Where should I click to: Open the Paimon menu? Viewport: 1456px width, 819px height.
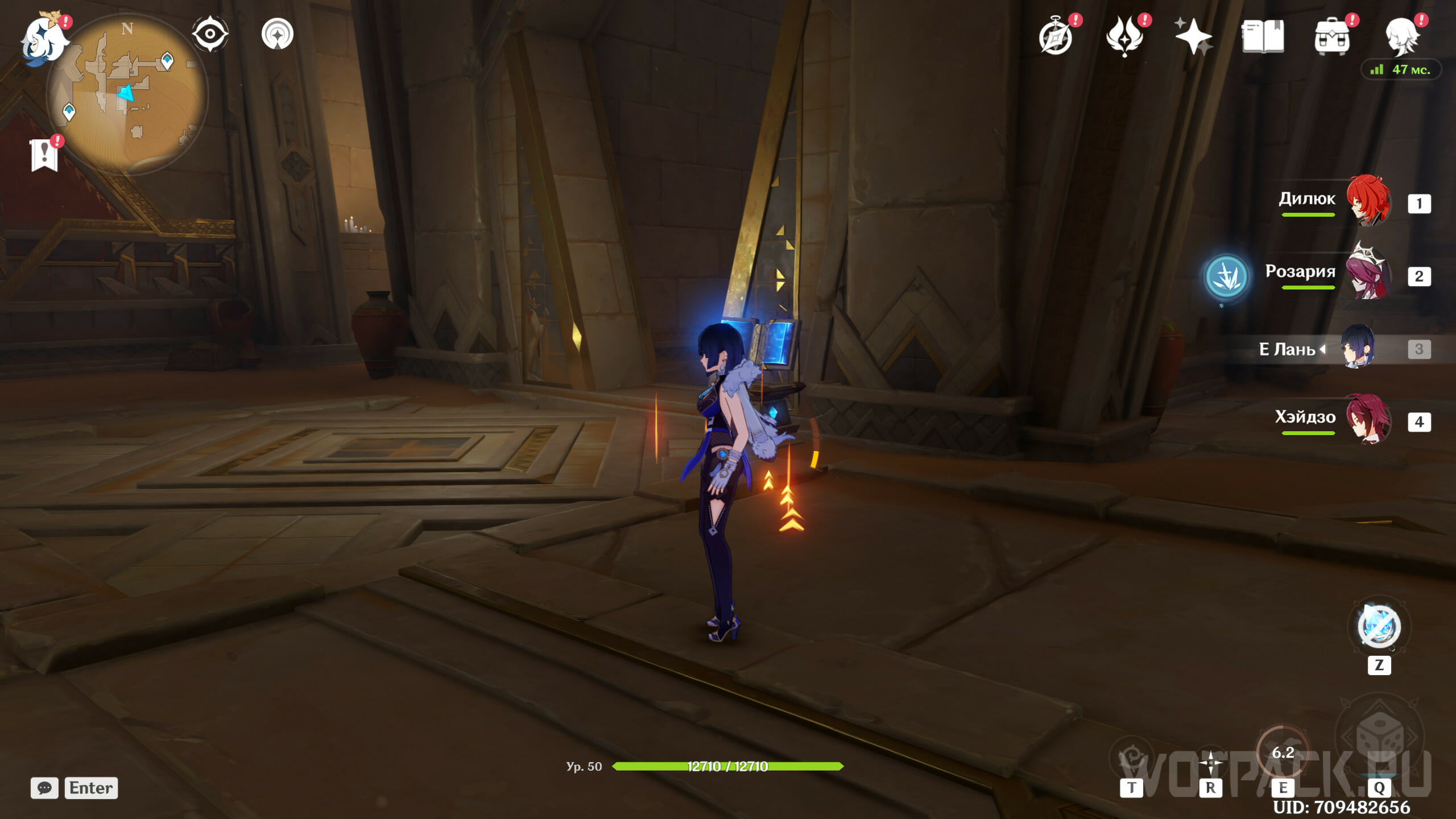click(43, 38)
